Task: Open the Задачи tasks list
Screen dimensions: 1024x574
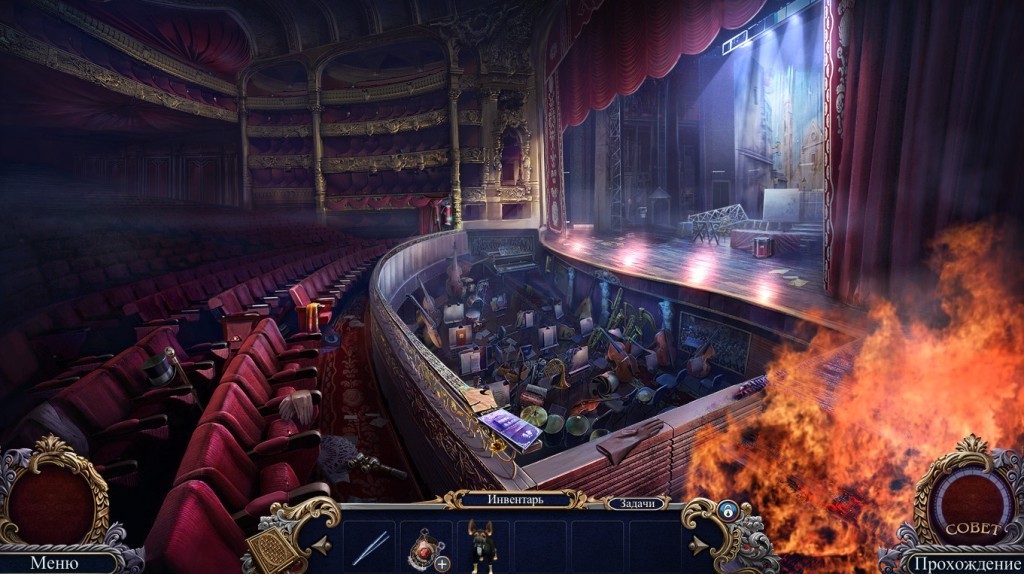Action: 632,504
